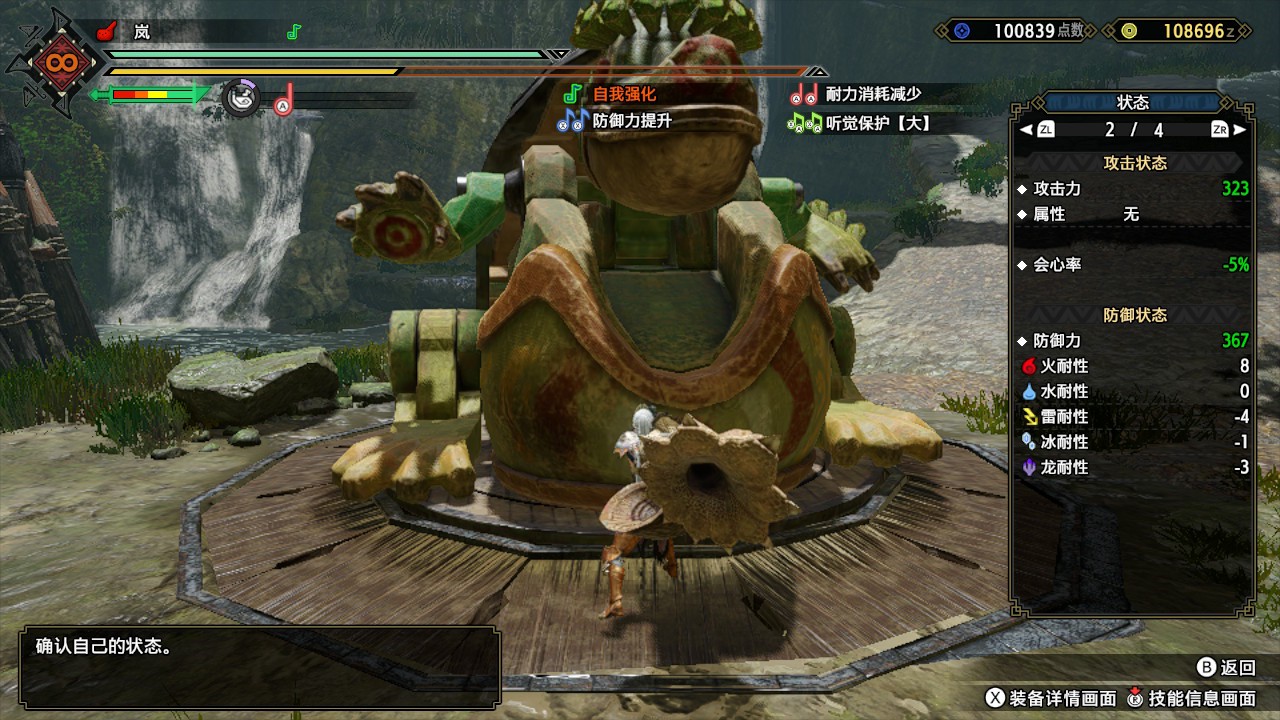Choose the 冰耐性 ice resistance row
The height and width of the screenshot is (720, 1280).
click(x=1133, y=441)
